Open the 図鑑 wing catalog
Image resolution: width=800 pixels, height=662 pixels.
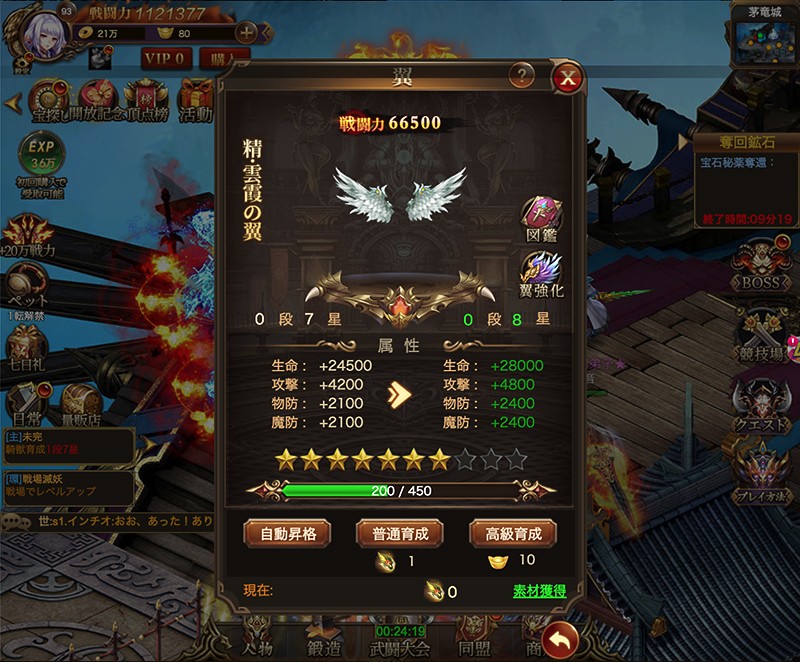[x=541, y=218]
